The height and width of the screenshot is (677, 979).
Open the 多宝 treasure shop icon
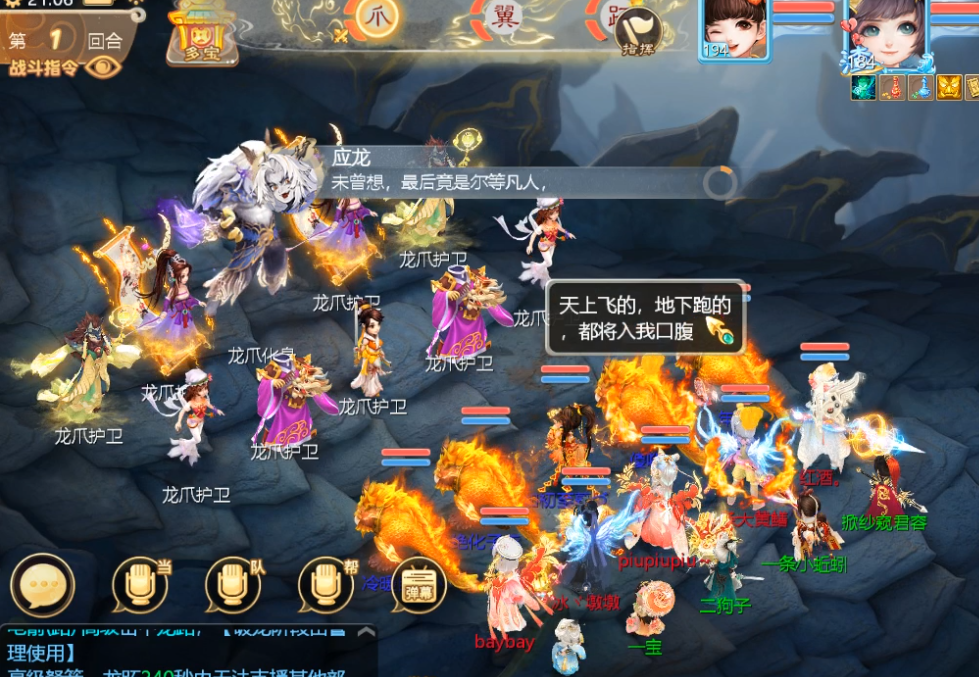202,33
